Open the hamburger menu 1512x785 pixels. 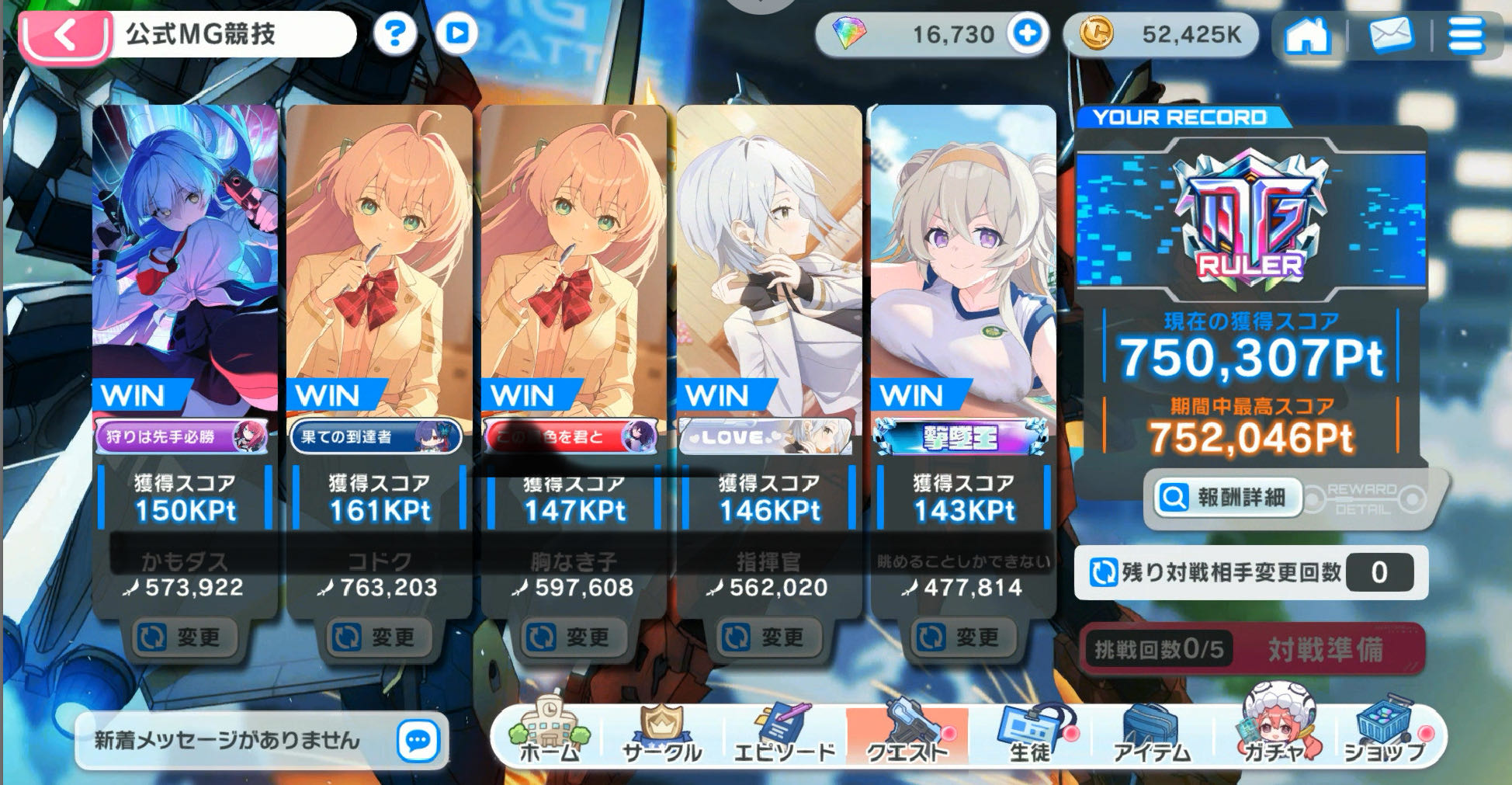click(1465, 35)
